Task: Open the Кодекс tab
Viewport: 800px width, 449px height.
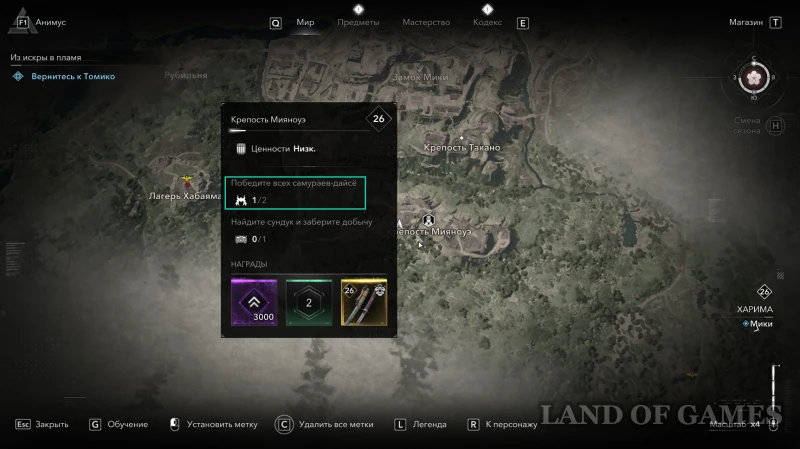Action: [487, 22]
